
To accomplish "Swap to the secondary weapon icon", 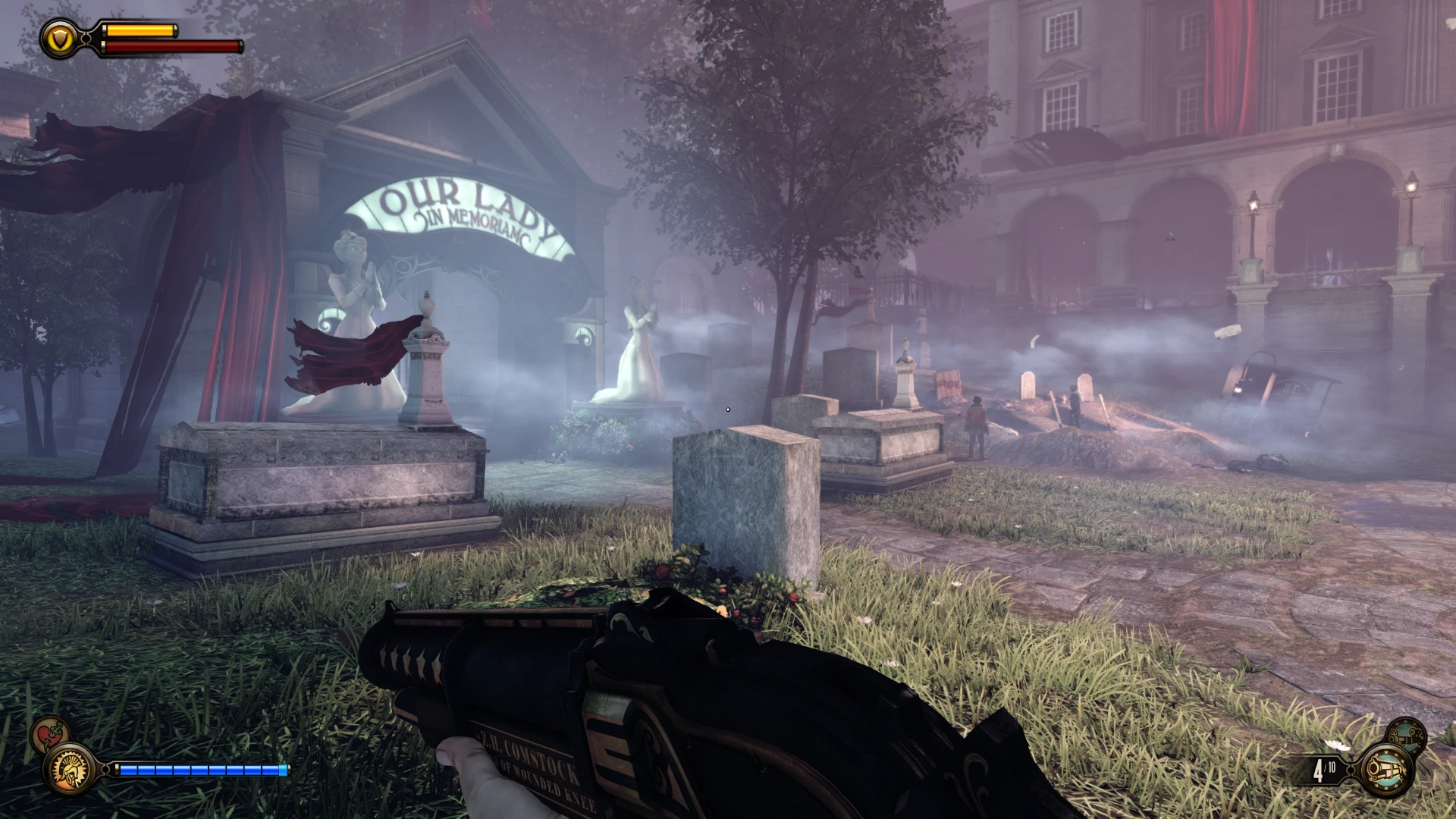I will 1406,735.
